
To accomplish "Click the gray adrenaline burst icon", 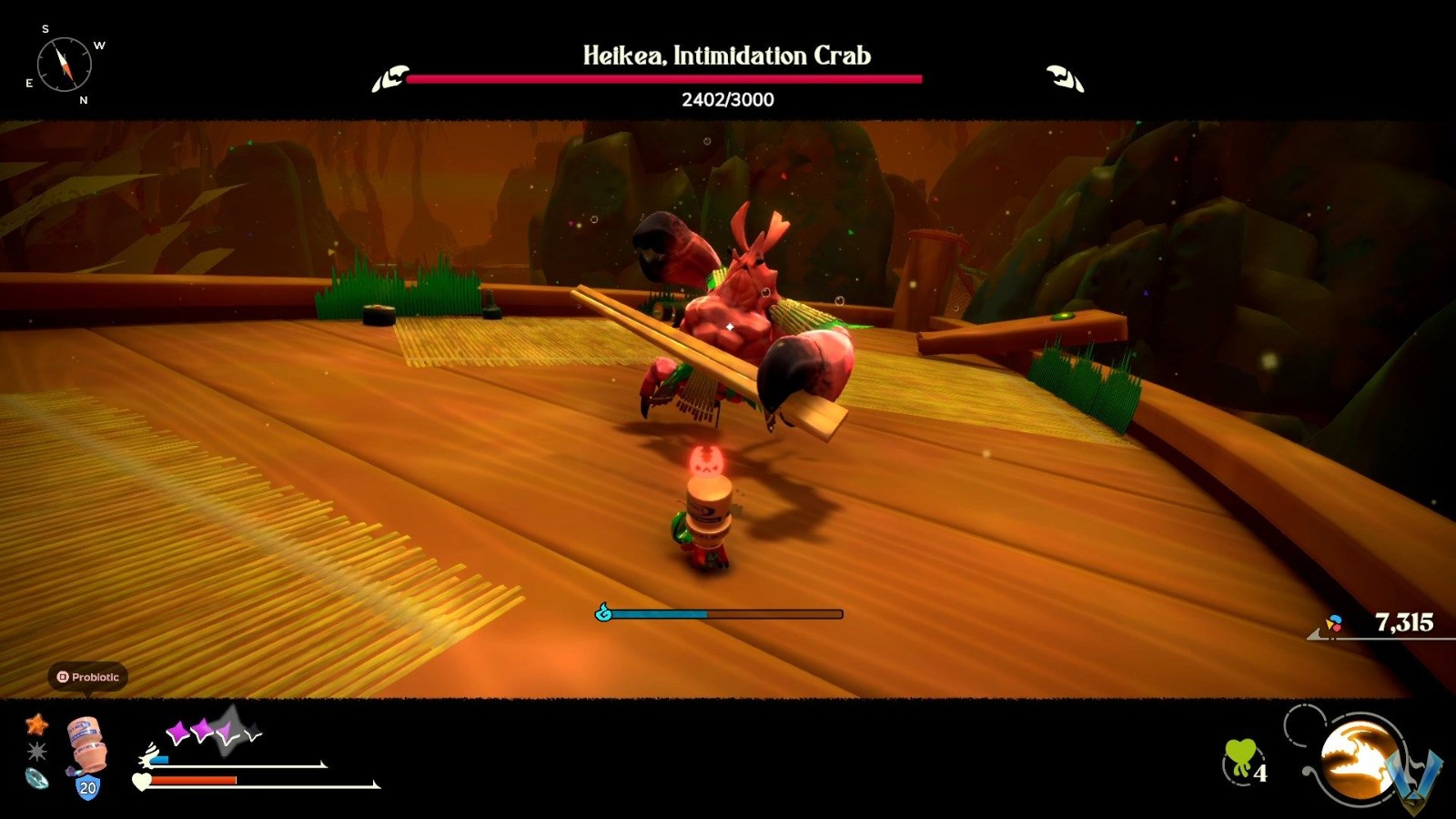I will tap(38, 750).
